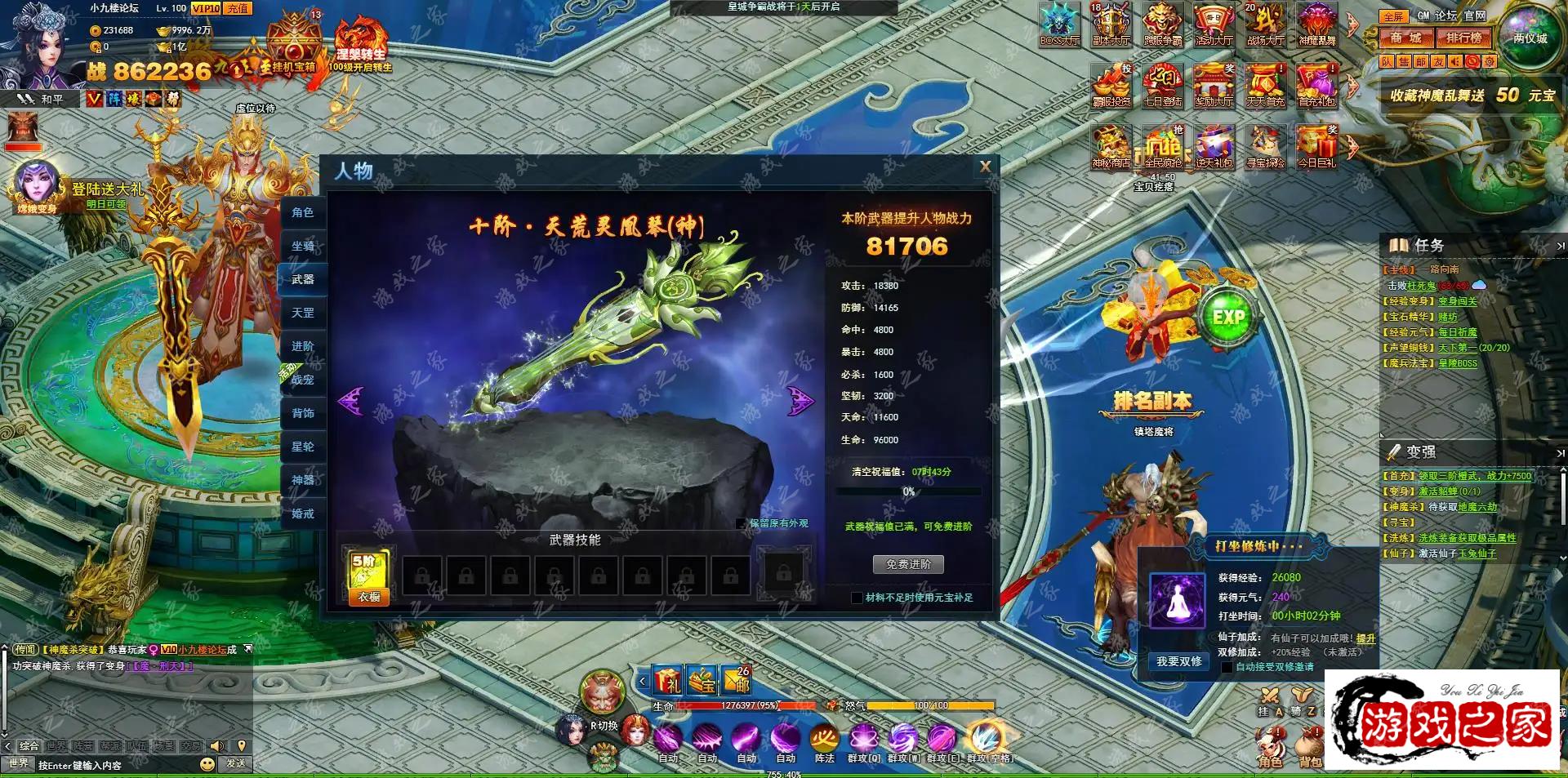Screen dimensions: 1568x778
Task: Switch to the 角色 tab
Action: (x=302, y=212)
